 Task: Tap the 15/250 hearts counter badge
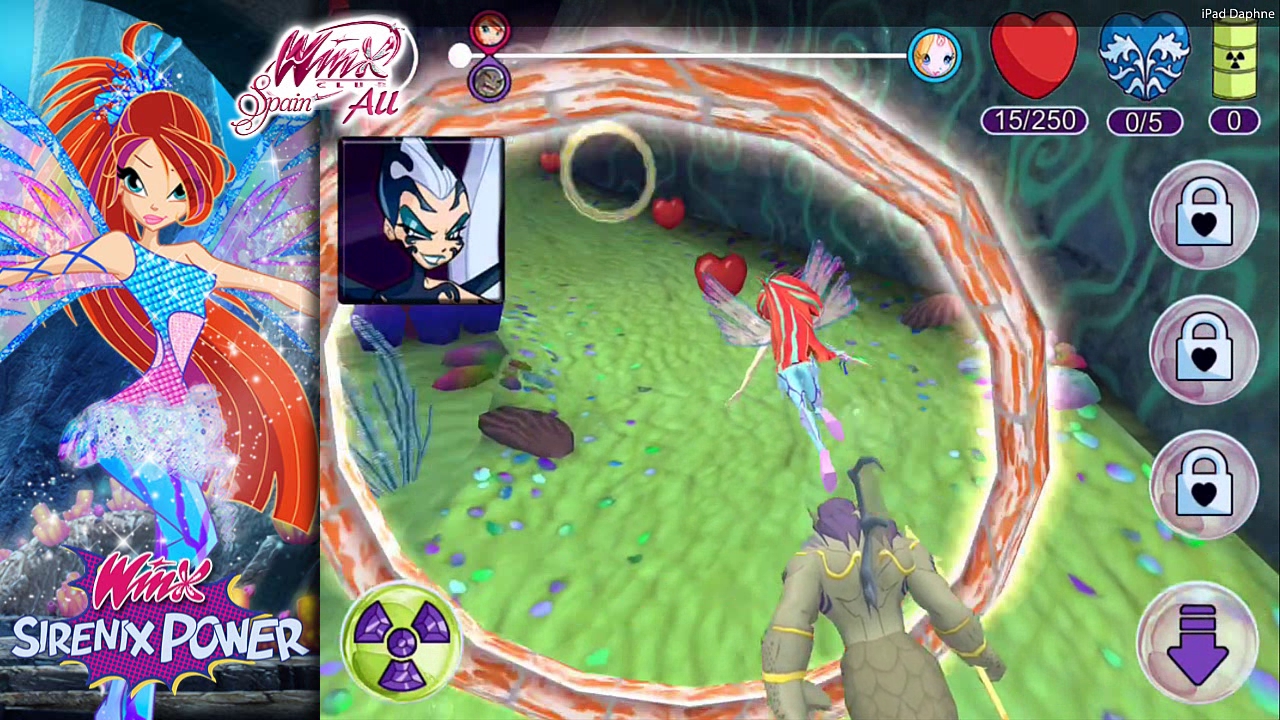click(x=1035, y=121)
